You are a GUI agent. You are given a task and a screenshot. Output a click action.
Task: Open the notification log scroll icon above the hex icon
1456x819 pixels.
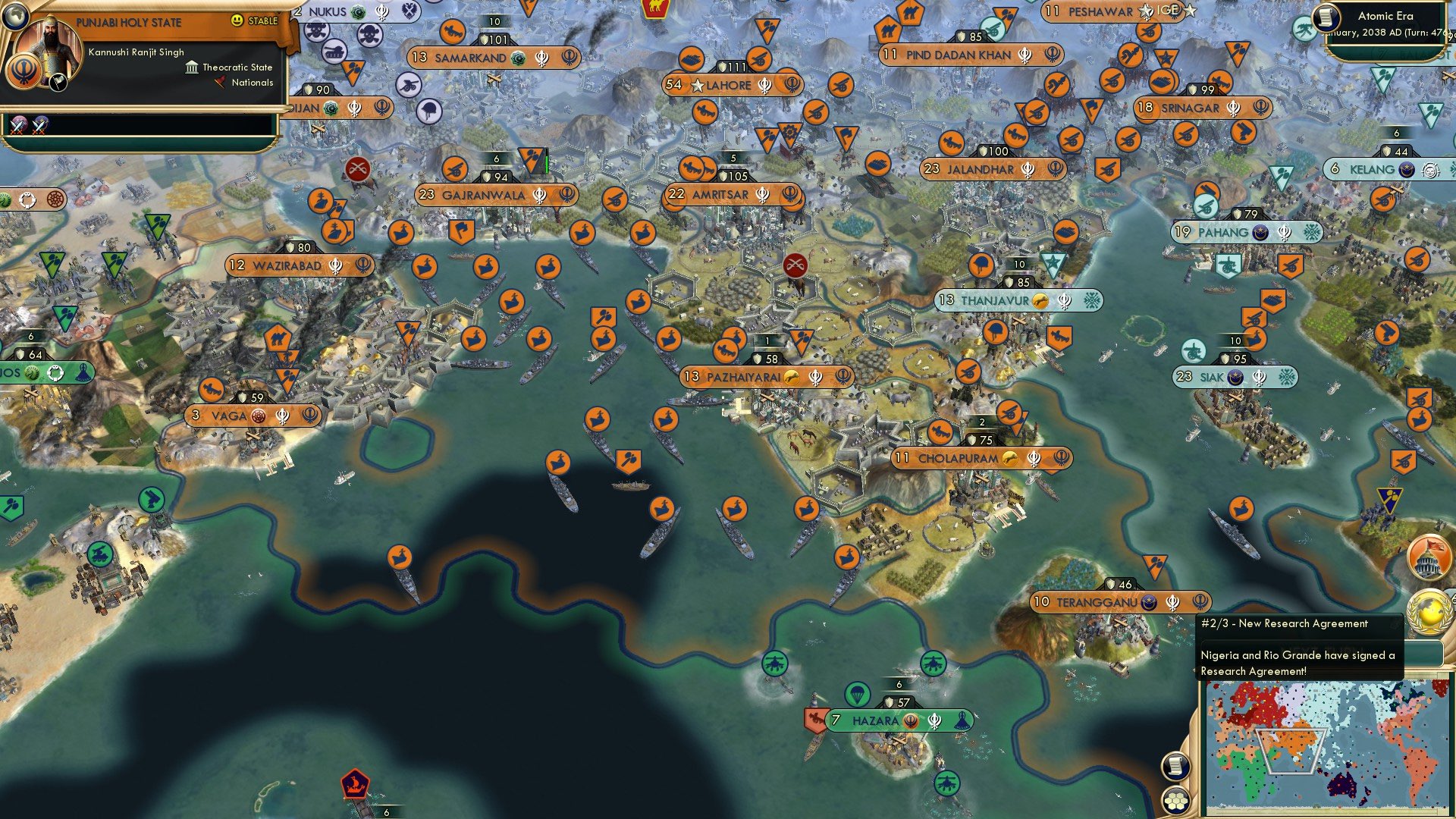1175,766
